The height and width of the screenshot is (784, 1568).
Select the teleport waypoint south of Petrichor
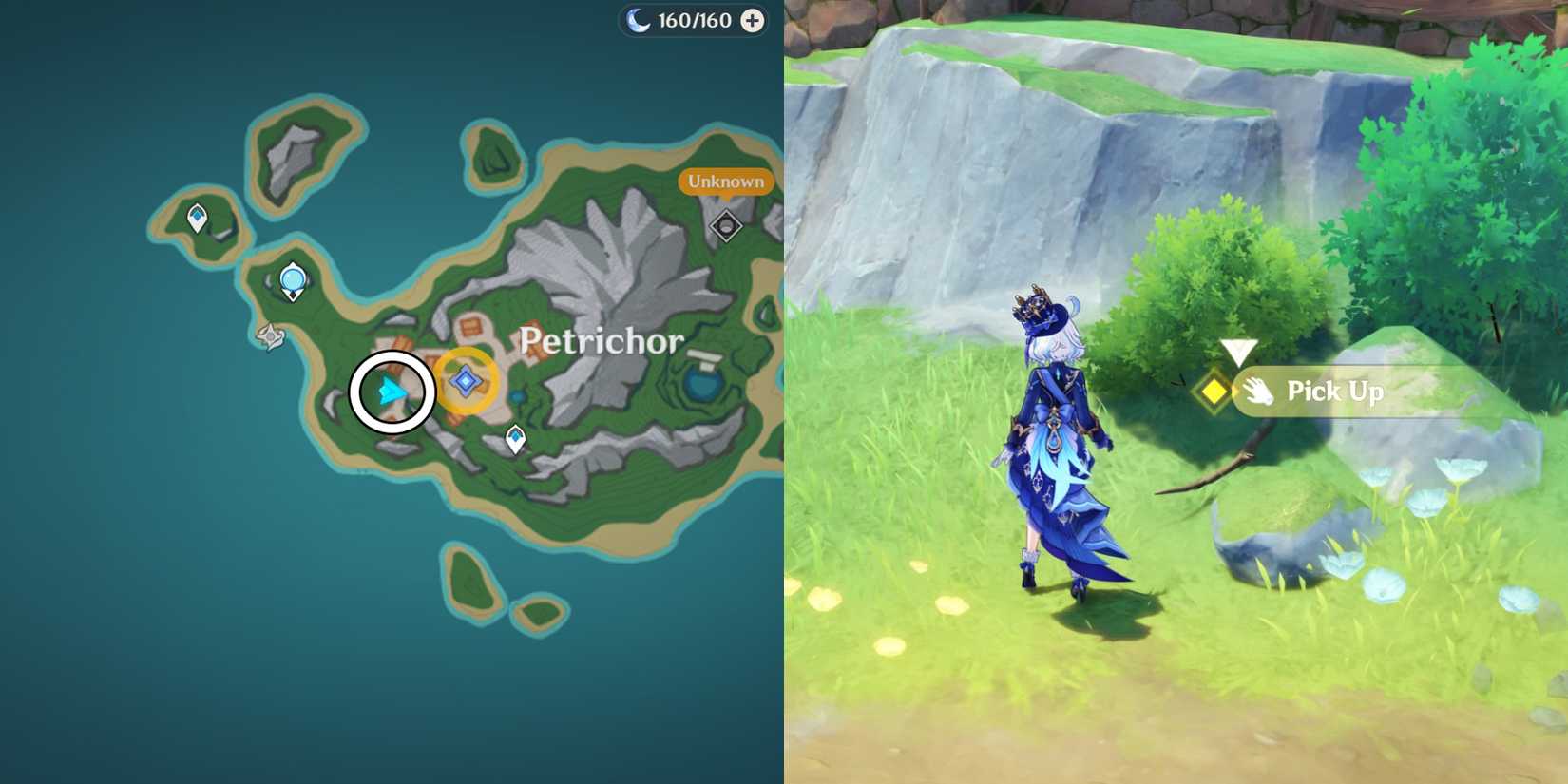(514, 435)
